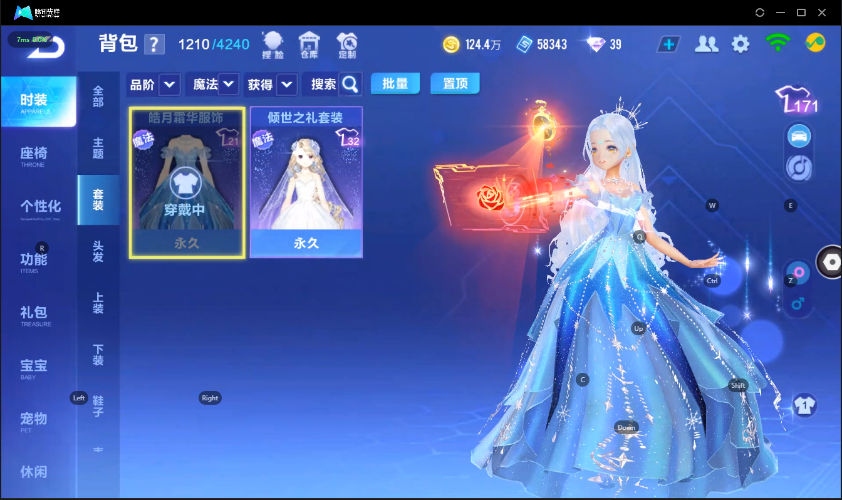Image resolution: width=842 pixels, height=500 pixels.
Task: Activate the 批量 batch button
Action: click(x=395, y=84)
